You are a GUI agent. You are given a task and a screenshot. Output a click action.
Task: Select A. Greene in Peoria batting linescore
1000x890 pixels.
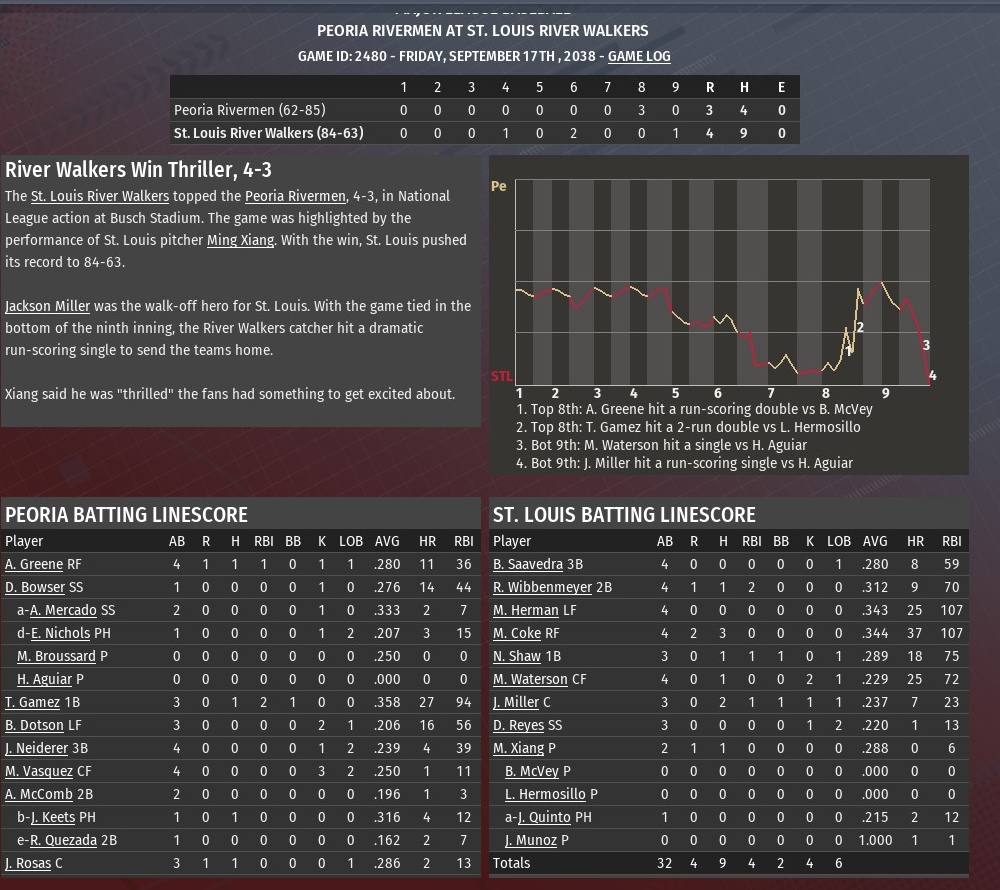34,564
